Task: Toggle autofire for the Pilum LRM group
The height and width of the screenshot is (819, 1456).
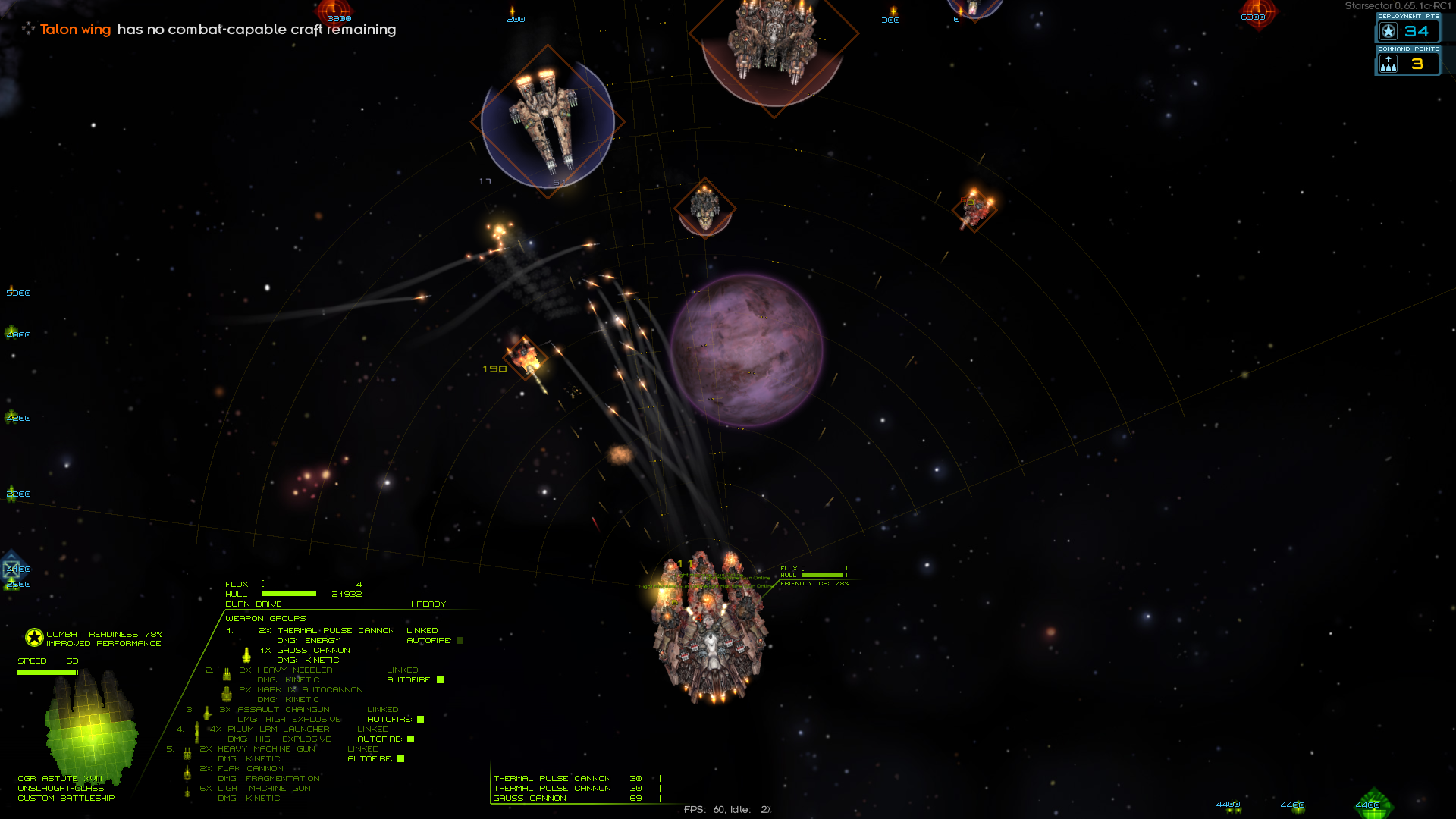Action: pyautogui.click(x=410, y=739)
